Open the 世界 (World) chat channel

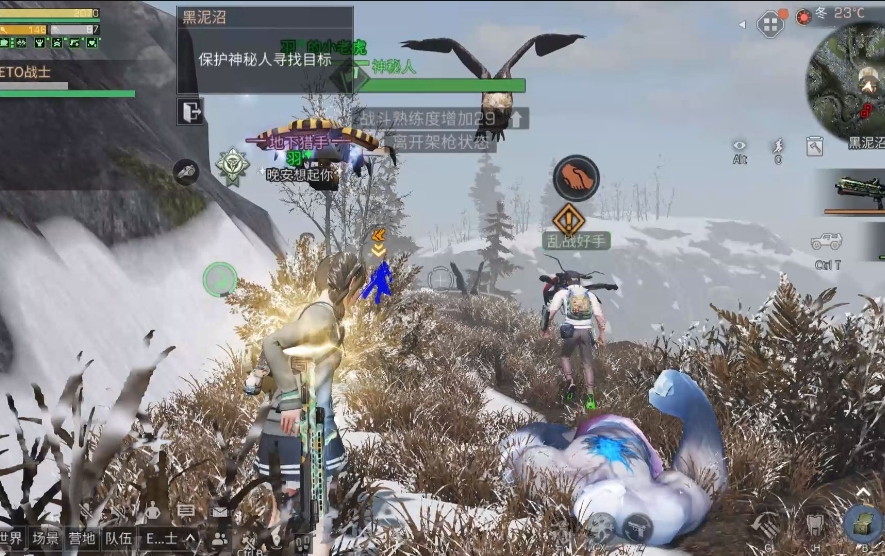tap(11, 538)
